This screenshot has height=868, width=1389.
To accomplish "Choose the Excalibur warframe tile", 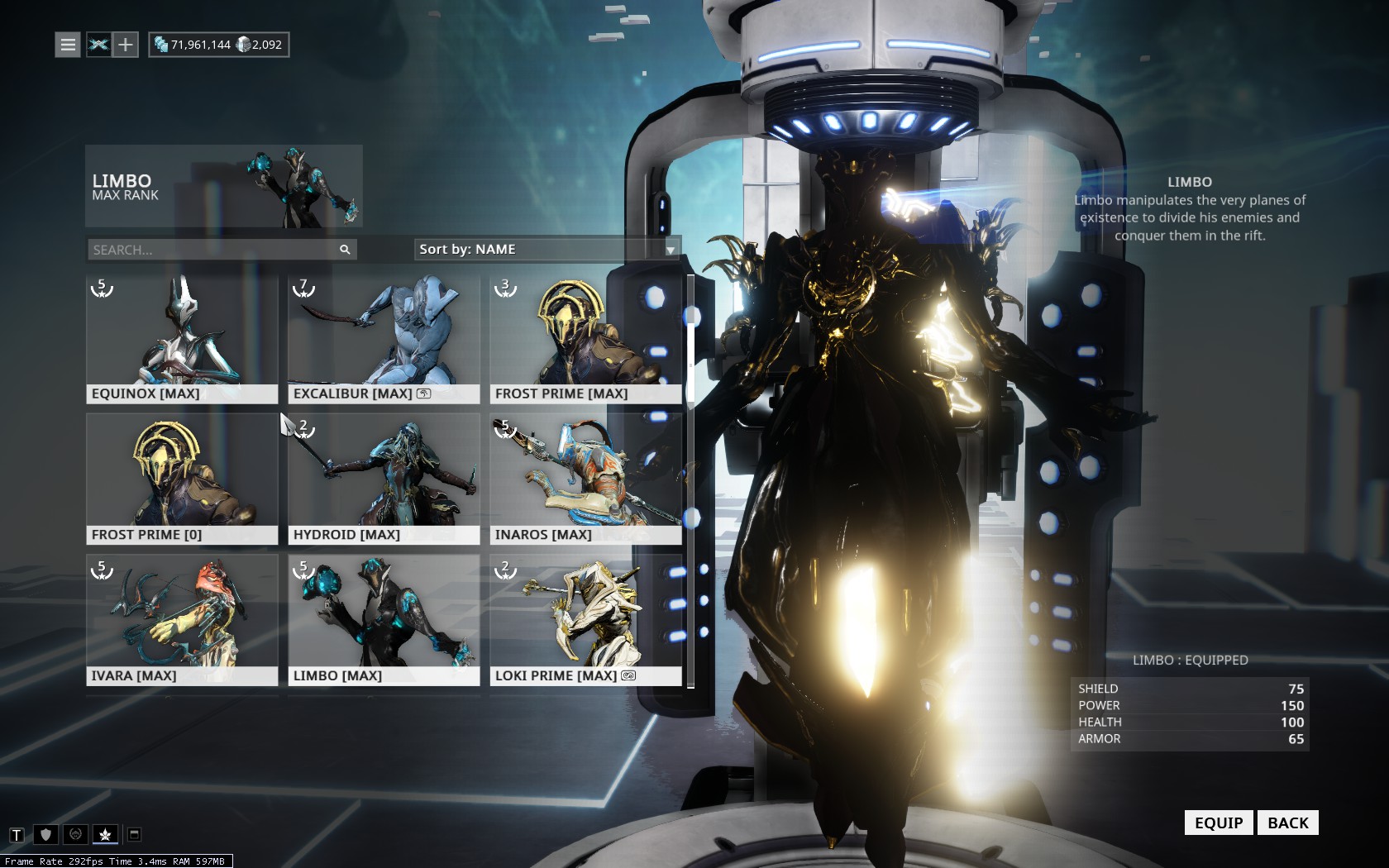I will coord(384,339).
